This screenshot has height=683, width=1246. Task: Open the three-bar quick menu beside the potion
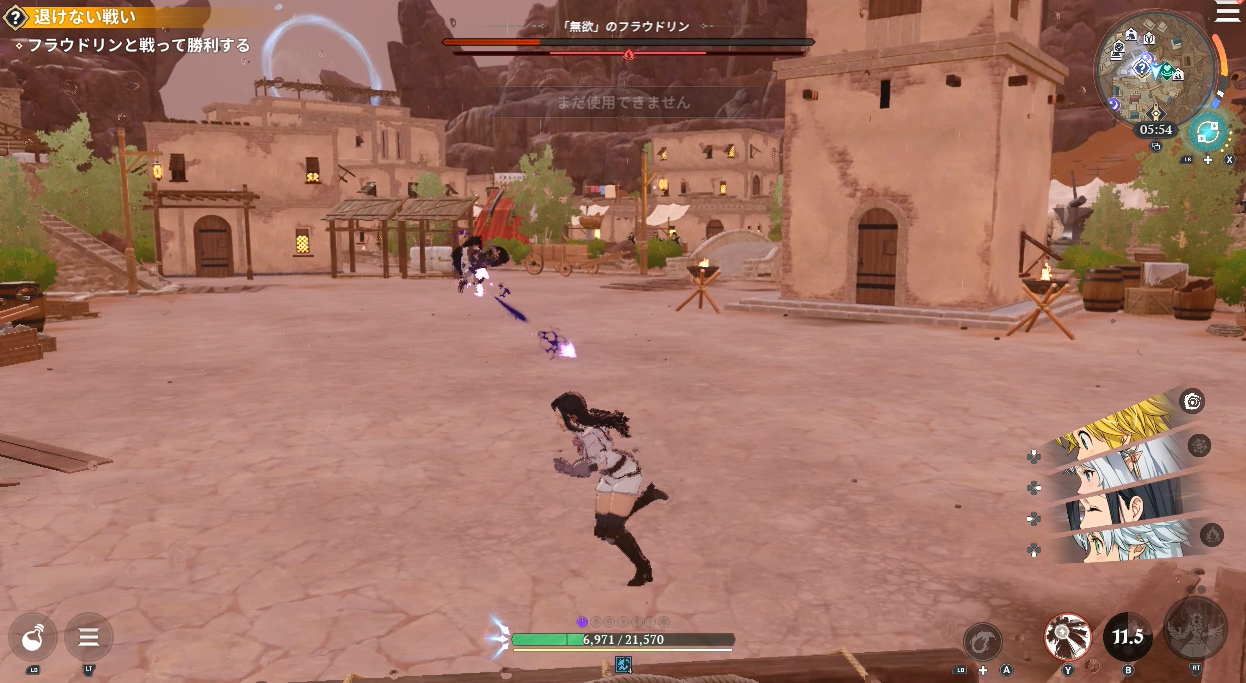[88, 636]
